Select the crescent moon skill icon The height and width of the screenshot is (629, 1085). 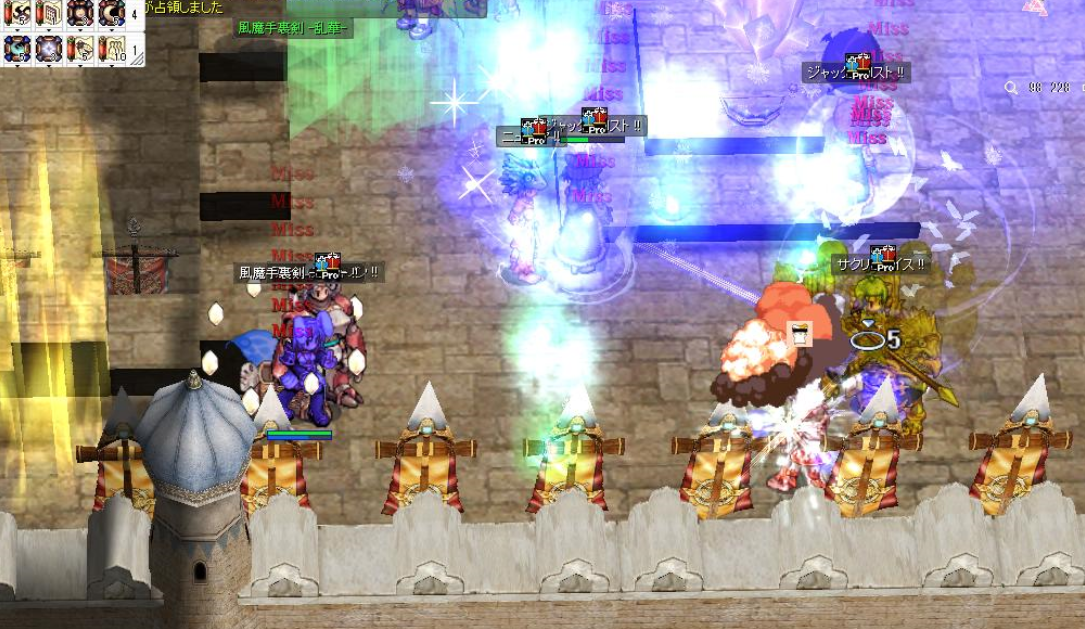pos(110,14)
